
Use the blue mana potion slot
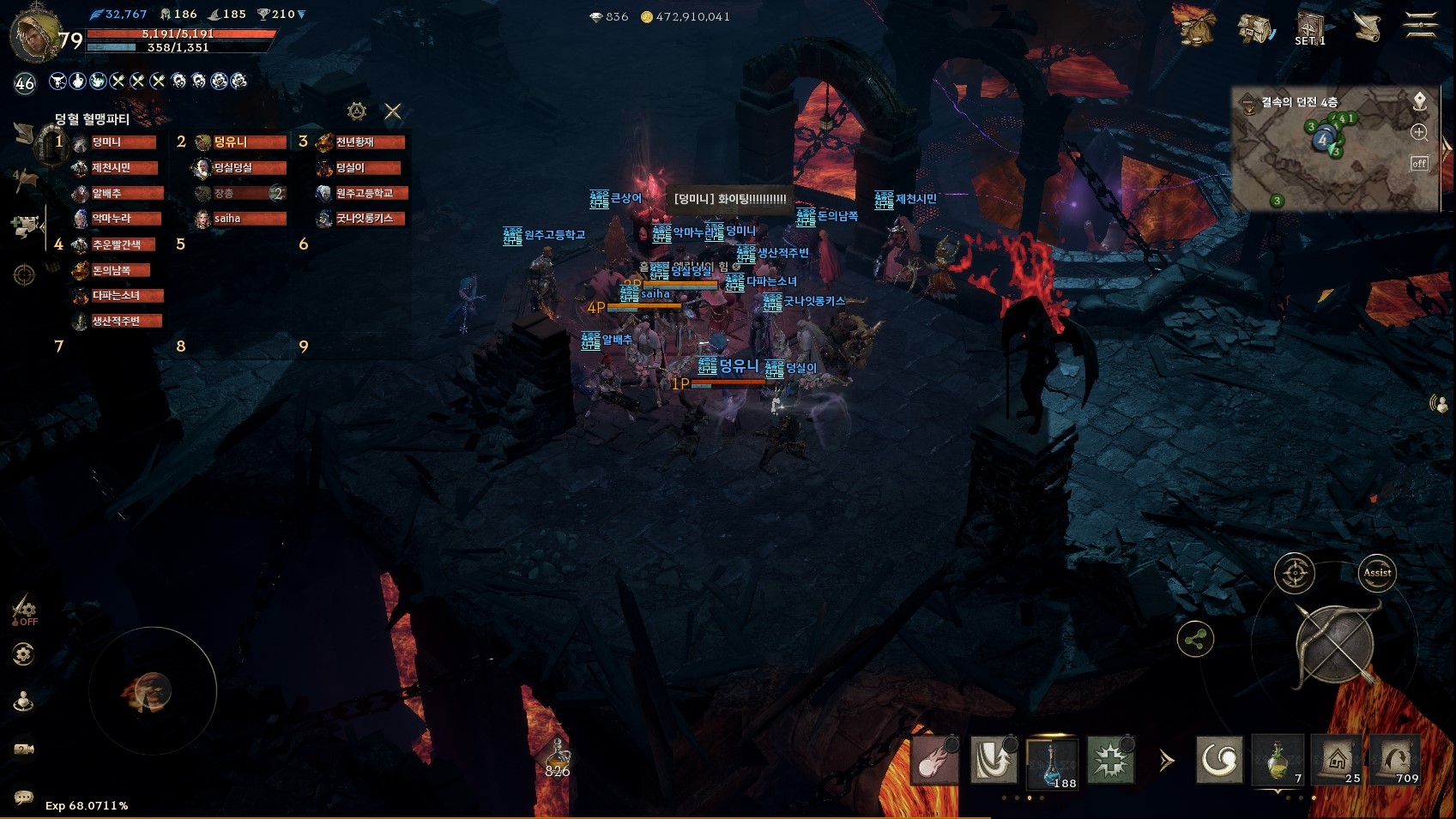click(1052, 761)
